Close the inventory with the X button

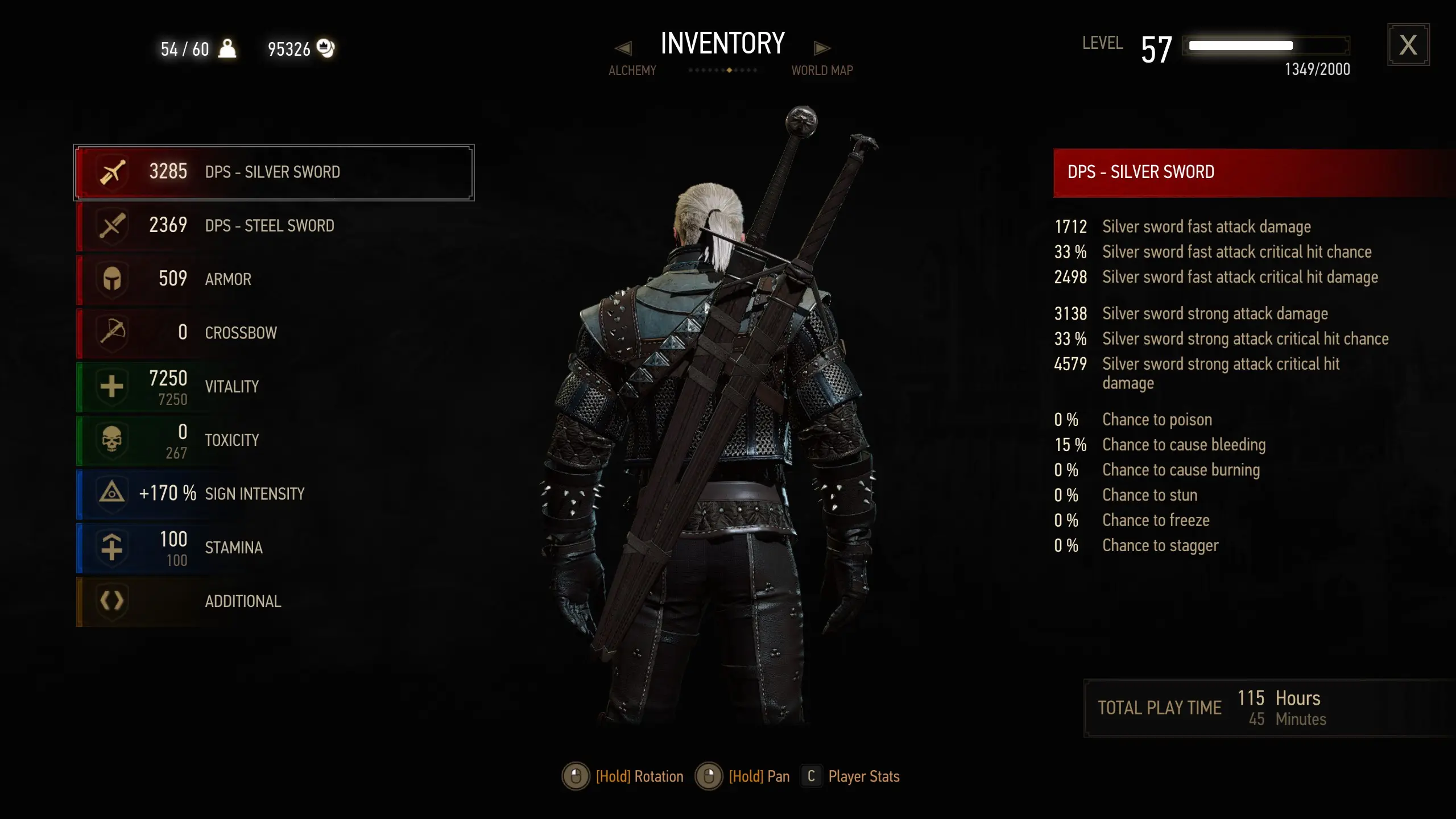point(1408,45)
